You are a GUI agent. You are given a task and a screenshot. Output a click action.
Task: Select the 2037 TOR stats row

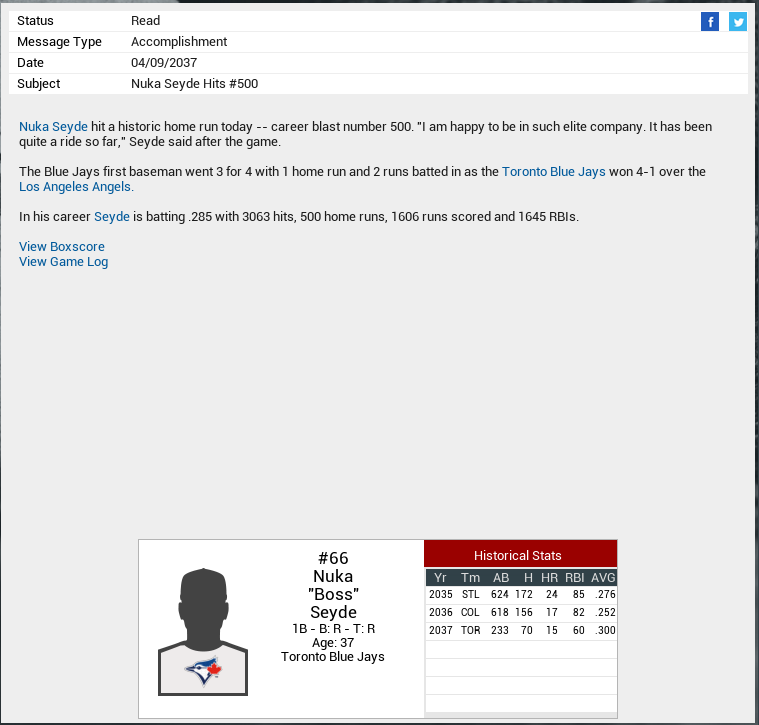pos(520,631)
